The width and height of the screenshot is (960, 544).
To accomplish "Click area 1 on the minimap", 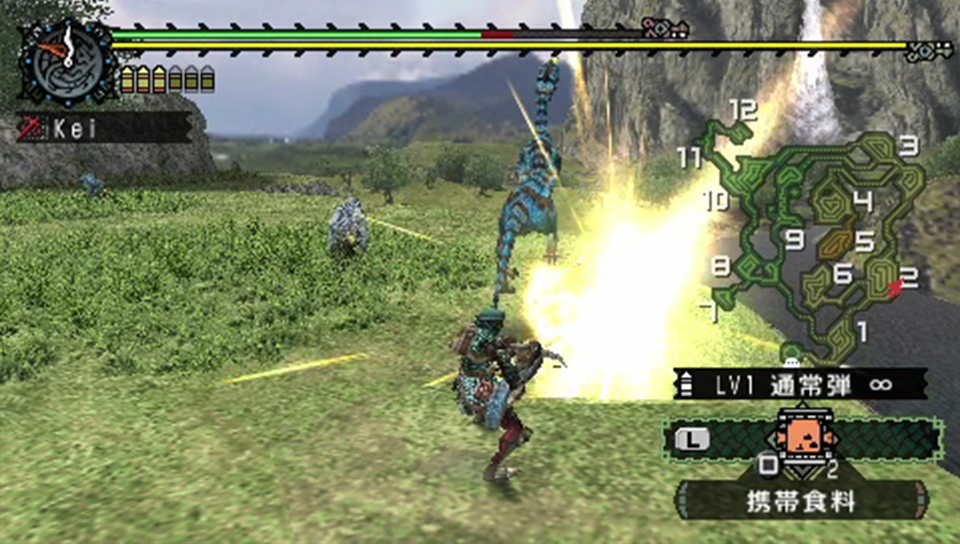I will coord(862,330).
